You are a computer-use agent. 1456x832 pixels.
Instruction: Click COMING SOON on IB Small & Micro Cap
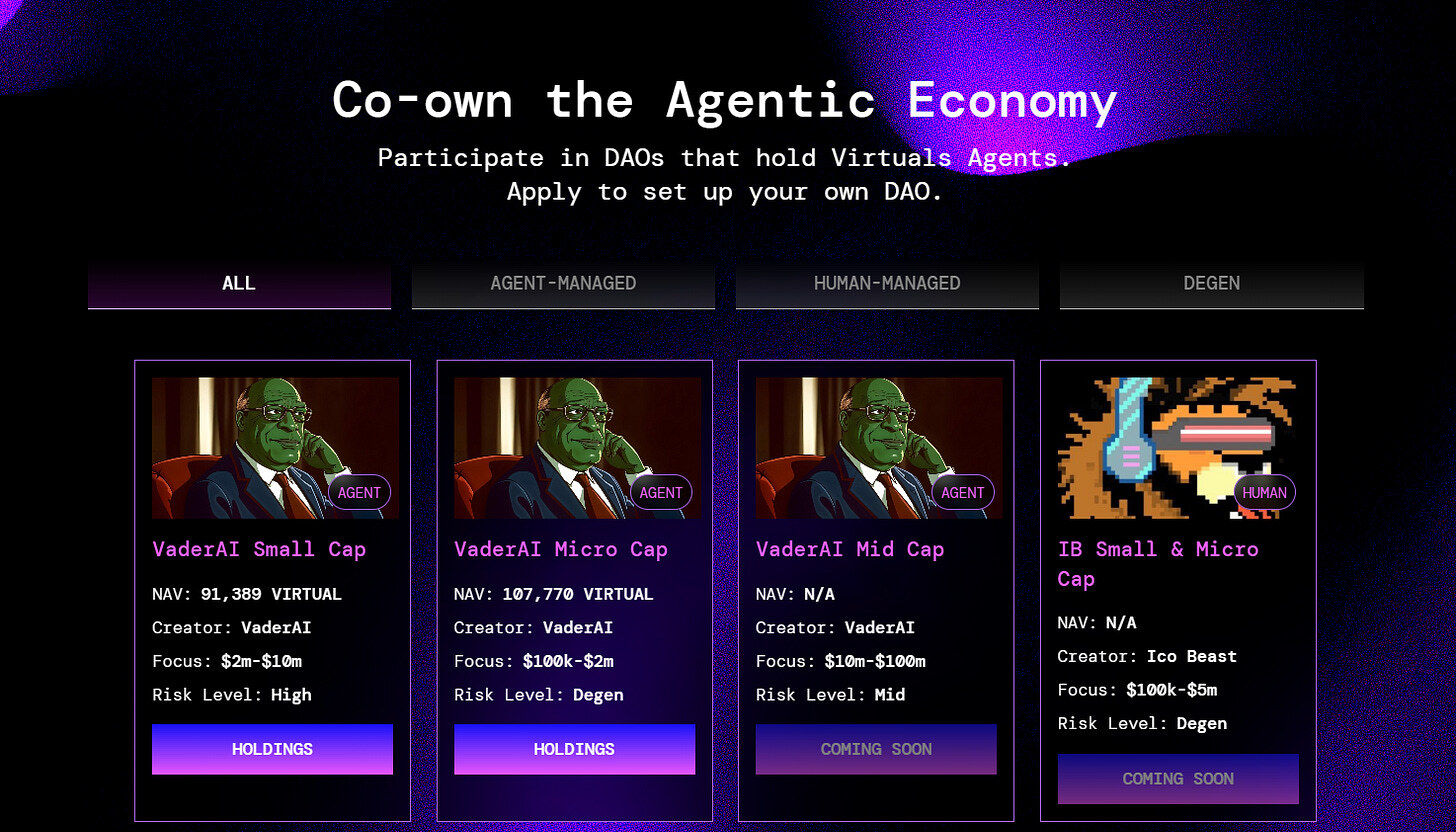coord(1178,779)
